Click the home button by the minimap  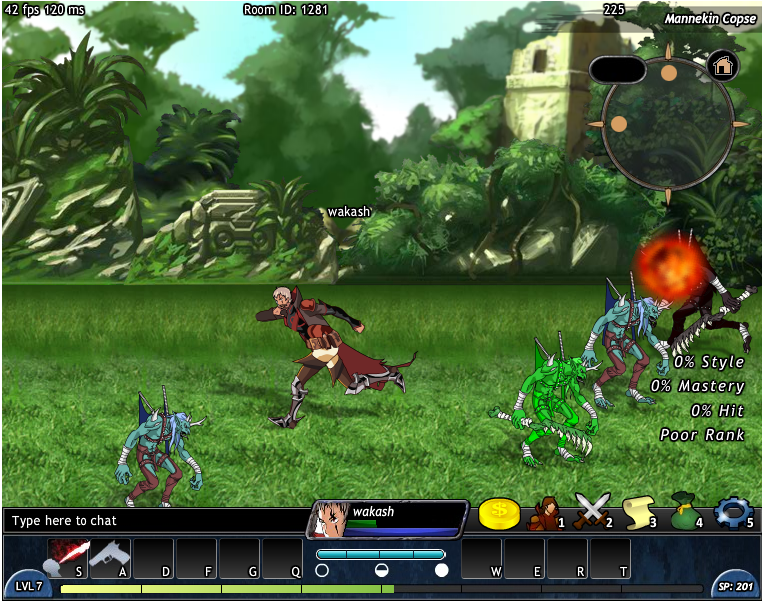click(x=722, y=67)
